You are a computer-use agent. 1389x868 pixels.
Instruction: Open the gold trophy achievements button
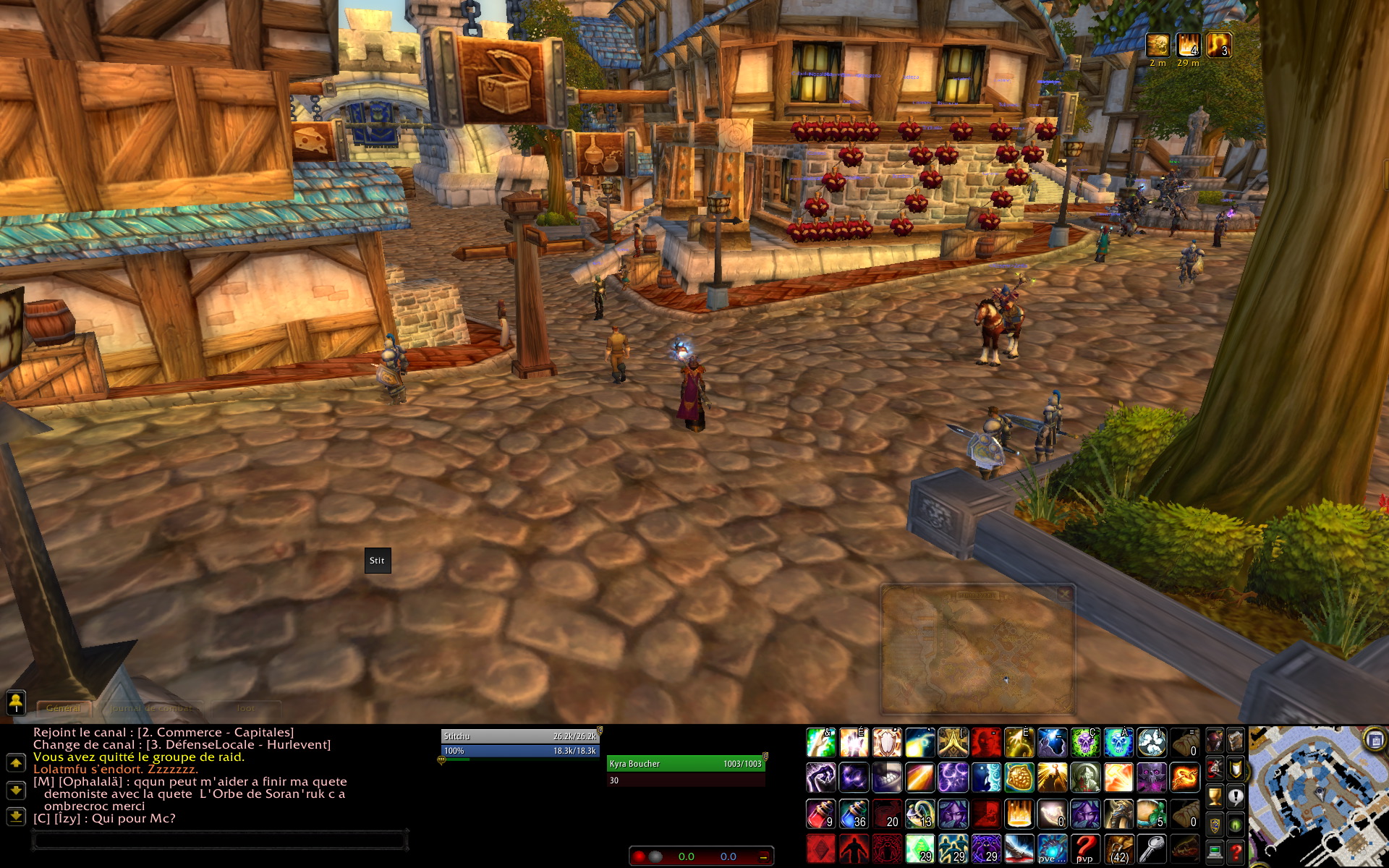point(1215,796)
